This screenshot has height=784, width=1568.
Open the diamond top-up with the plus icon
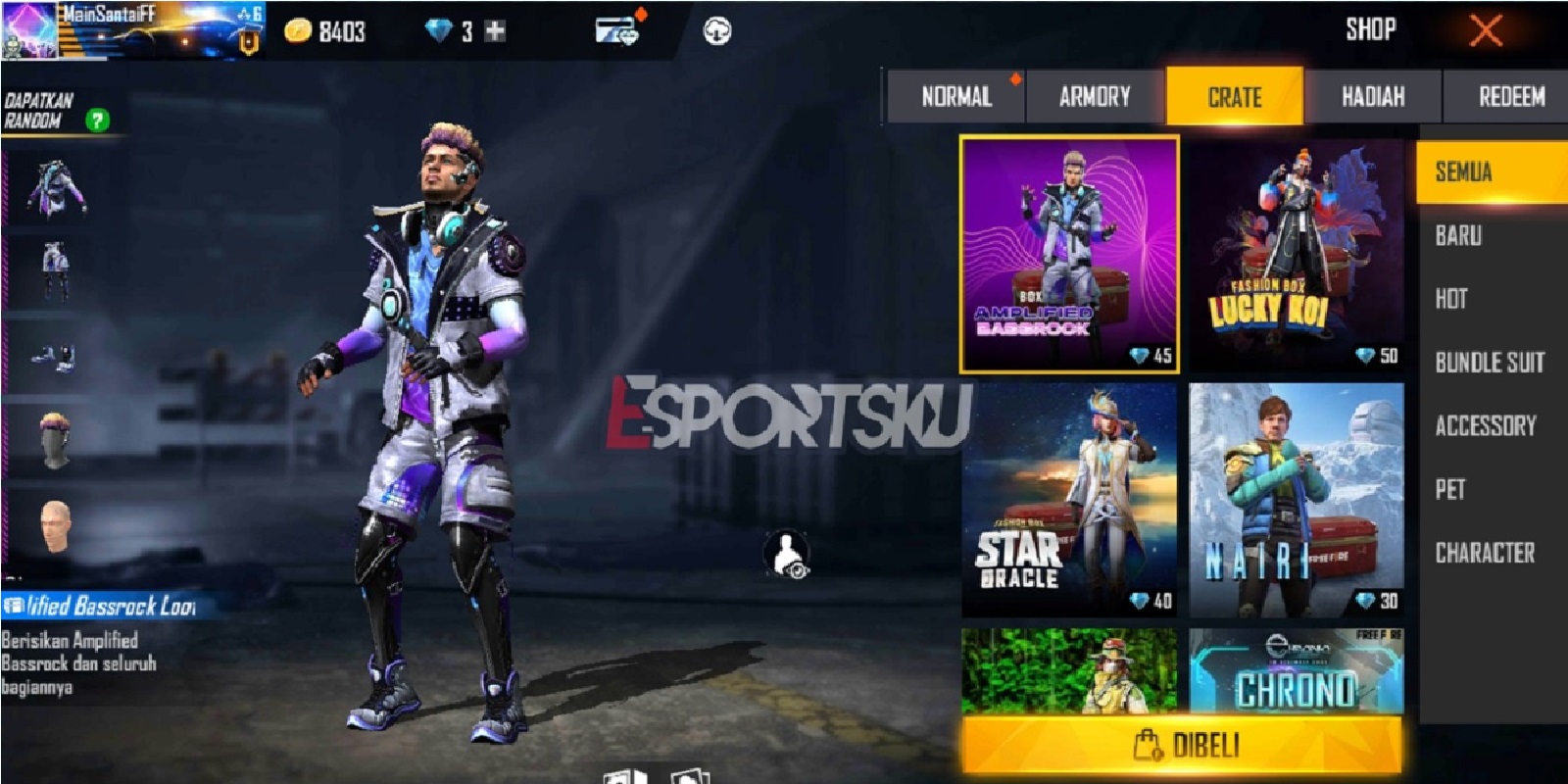point(495,28)
